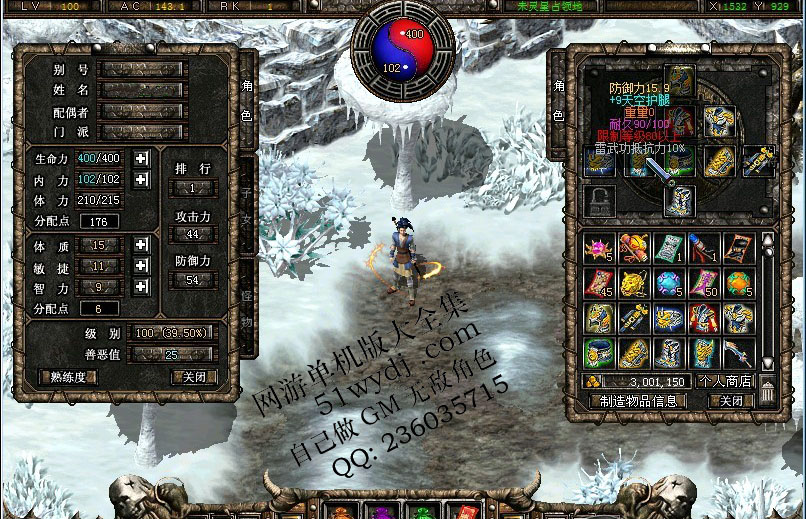Add a point to 生命力 (health)

point(141,158)
